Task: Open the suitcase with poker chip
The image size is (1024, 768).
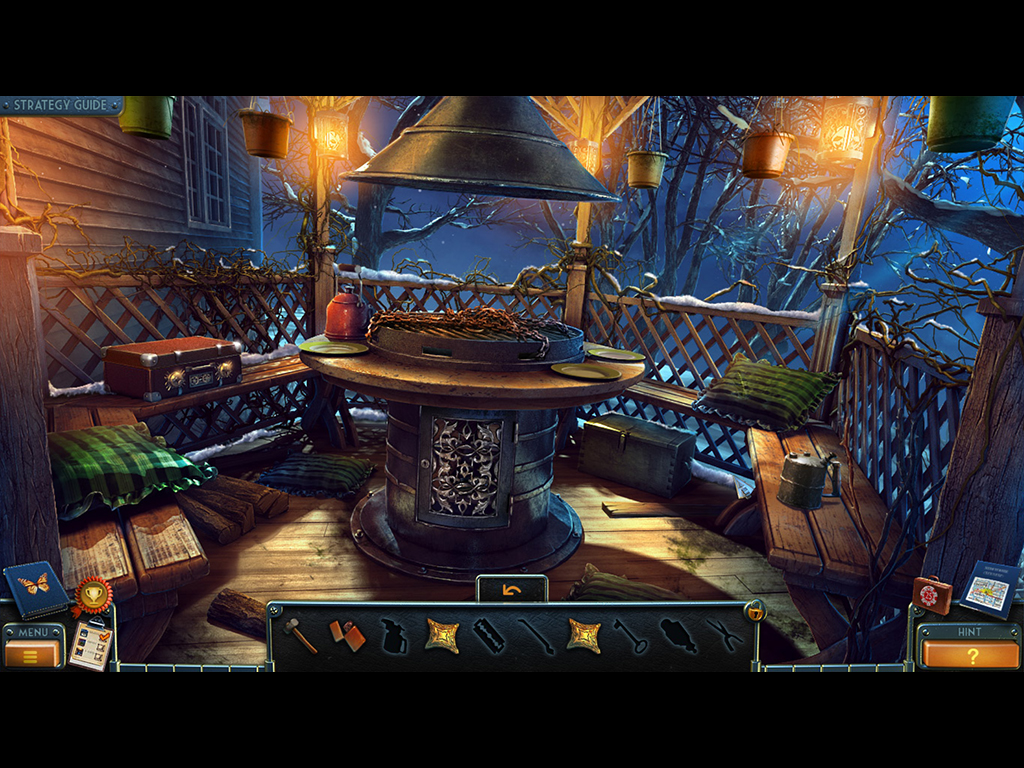Action: tap(932, 594)
